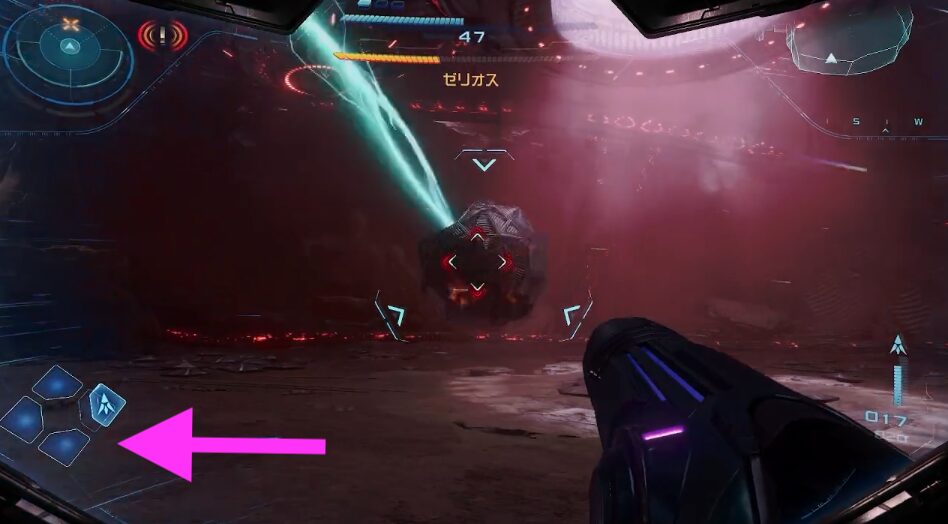
Task: Click the S and W compass strip
Action: coord(886,124)
